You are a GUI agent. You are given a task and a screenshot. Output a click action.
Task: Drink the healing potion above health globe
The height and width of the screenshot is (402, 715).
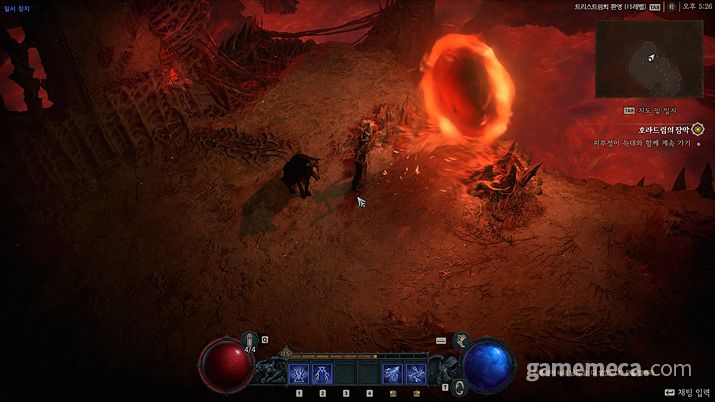click(249, 339)
